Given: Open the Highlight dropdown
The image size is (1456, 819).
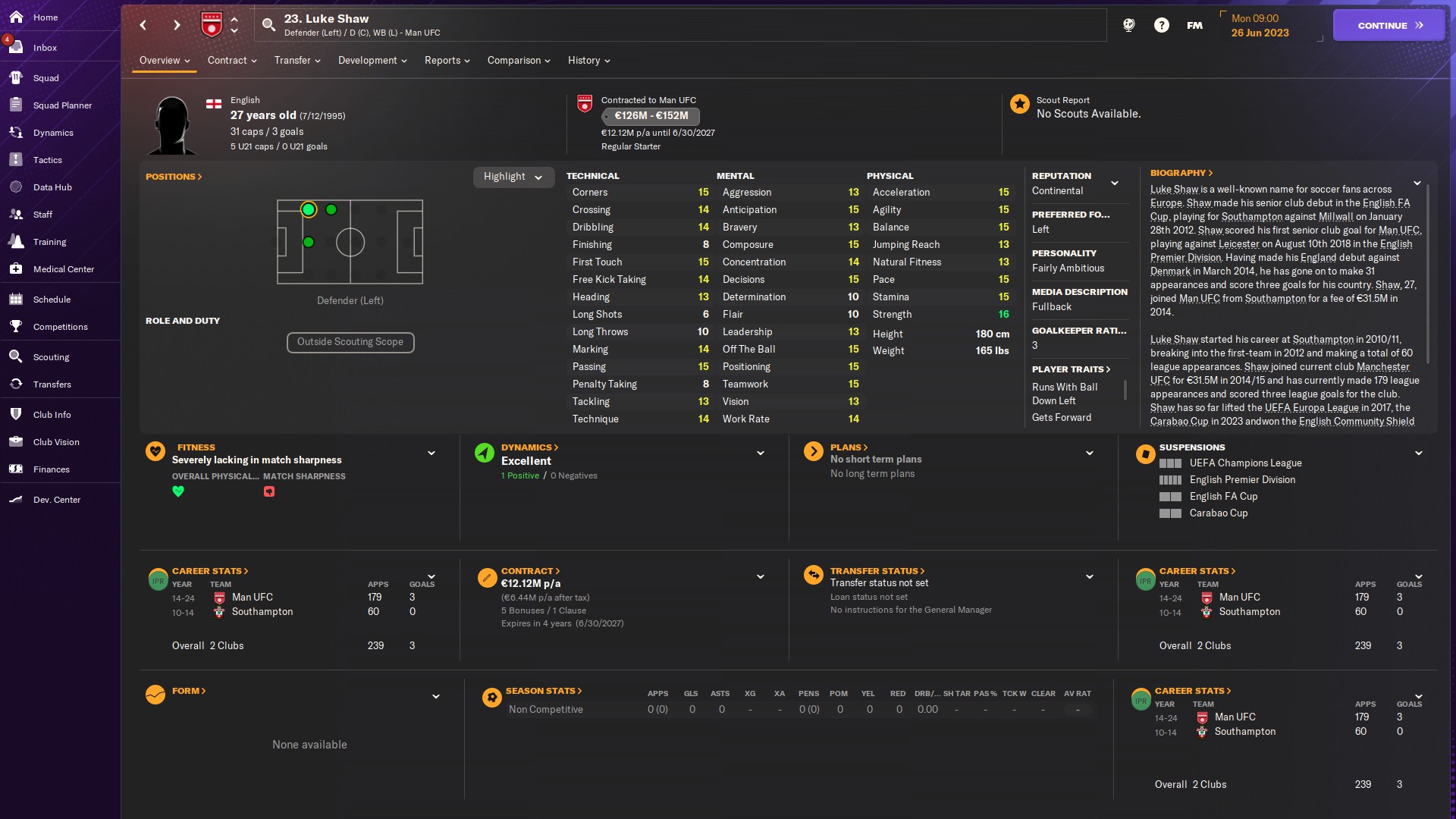Looking at the screenshot, I should click(x=513, y=177).
